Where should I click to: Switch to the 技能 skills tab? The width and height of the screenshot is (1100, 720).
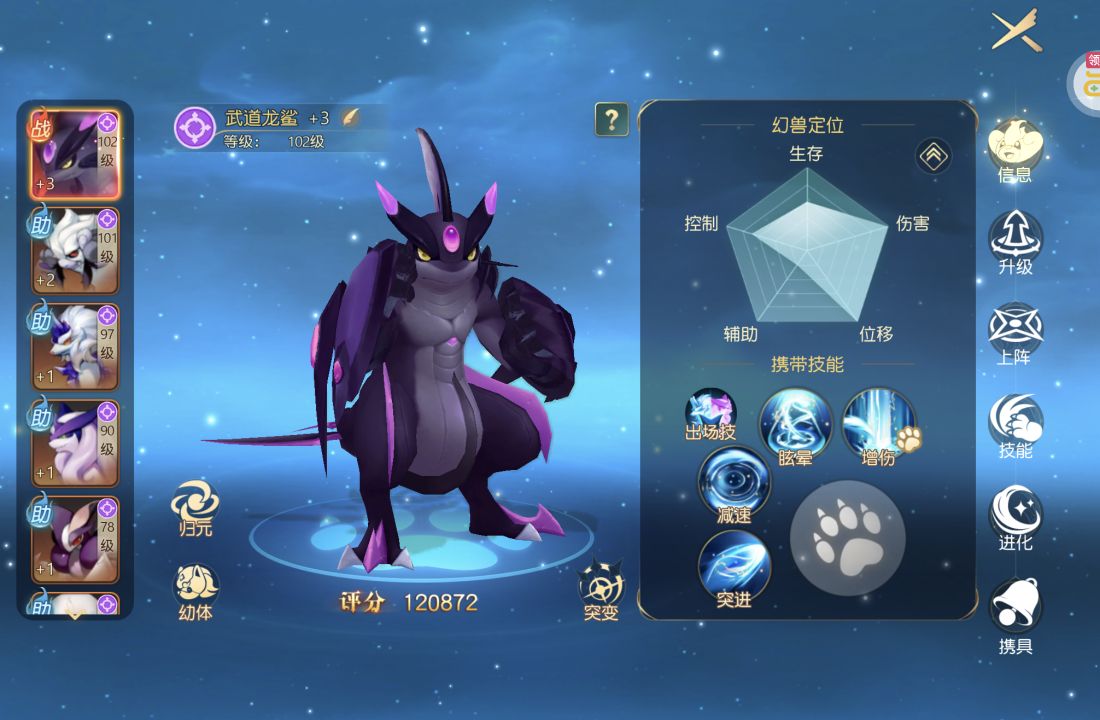[x=1015, y=426]
